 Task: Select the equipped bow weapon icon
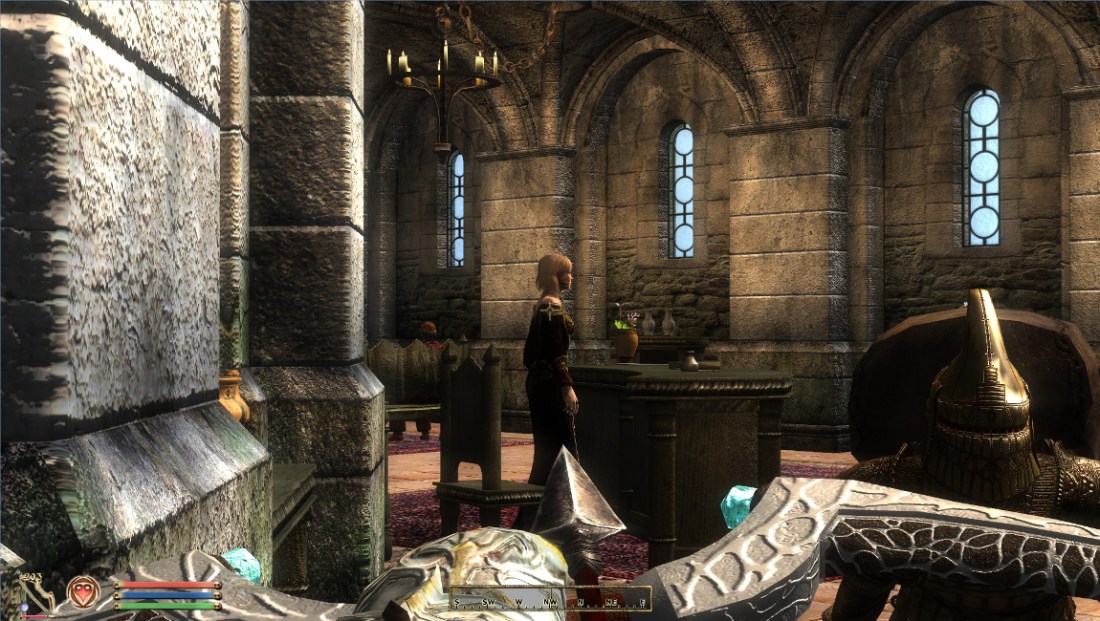[x=38, y=592]
